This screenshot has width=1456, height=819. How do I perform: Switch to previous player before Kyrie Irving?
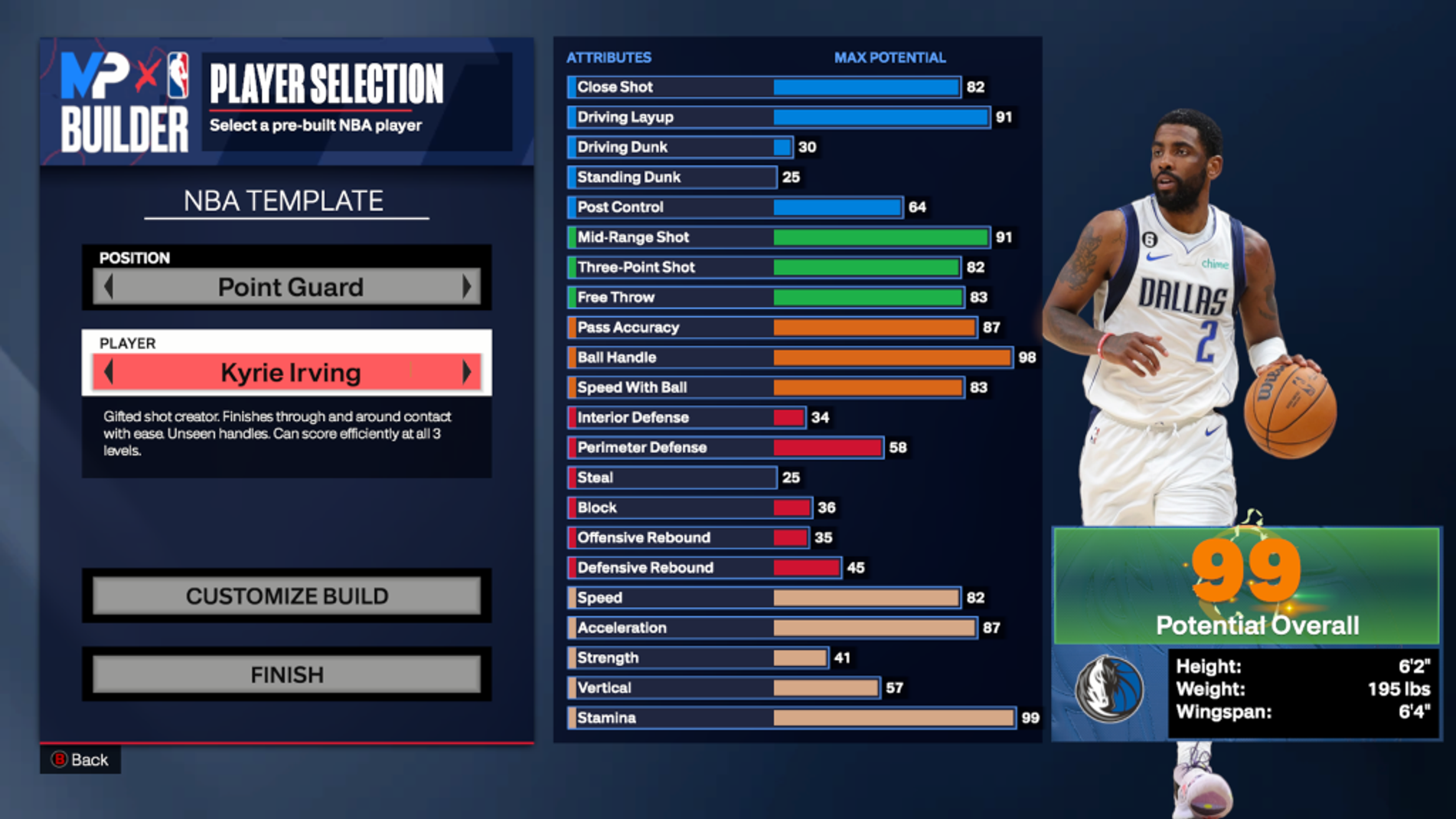click(x=109, y=373)
